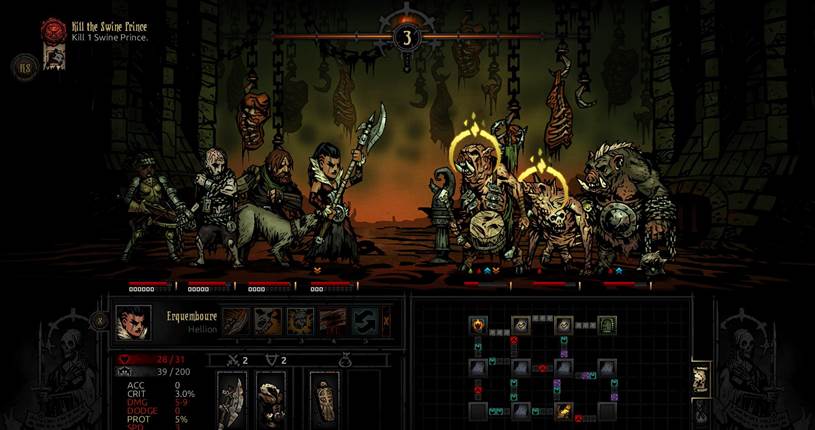
Task: Inspect the equipped Hellion armor slot
Action: pos(270,400)
